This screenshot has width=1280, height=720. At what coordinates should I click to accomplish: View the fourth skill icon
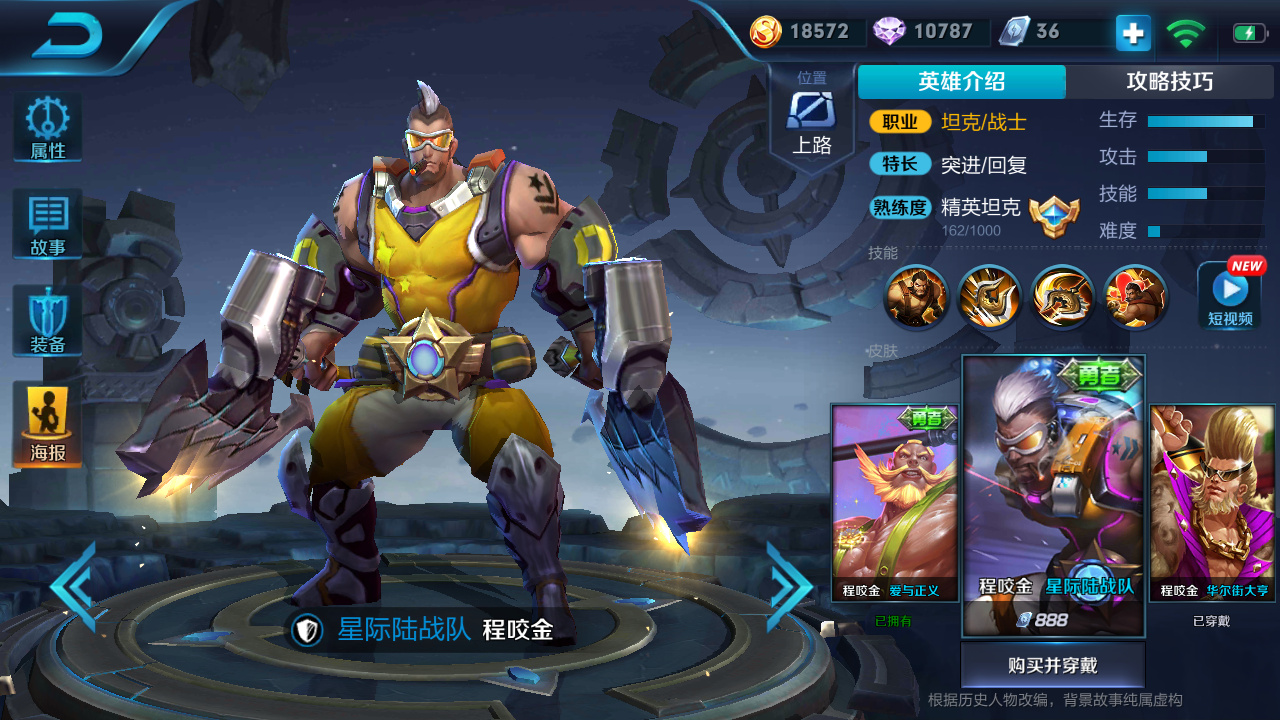click(x=1135, y=296)
